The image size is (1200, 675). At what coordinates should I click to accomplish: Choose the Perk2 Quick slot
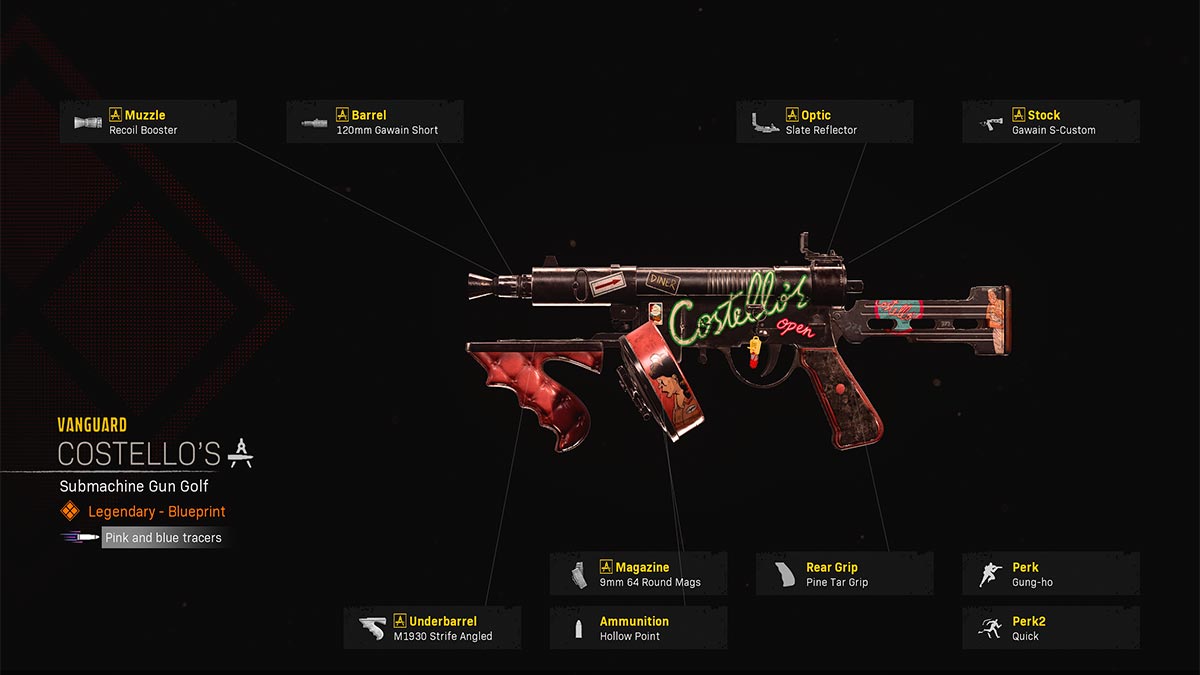(1050, 628)
